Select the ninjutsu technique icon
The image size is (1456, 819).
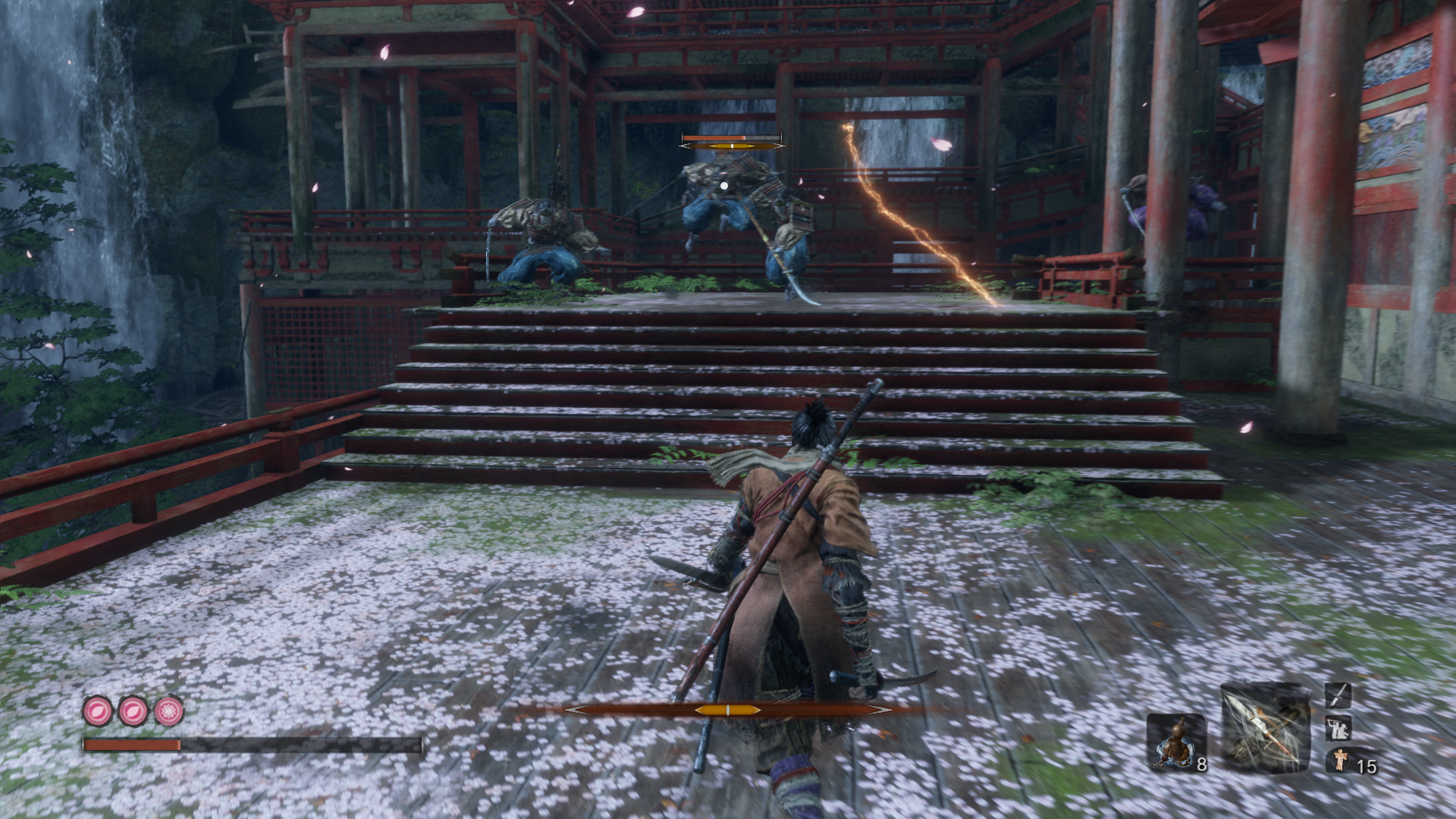pyautogui.click(x=1338, y=729)
